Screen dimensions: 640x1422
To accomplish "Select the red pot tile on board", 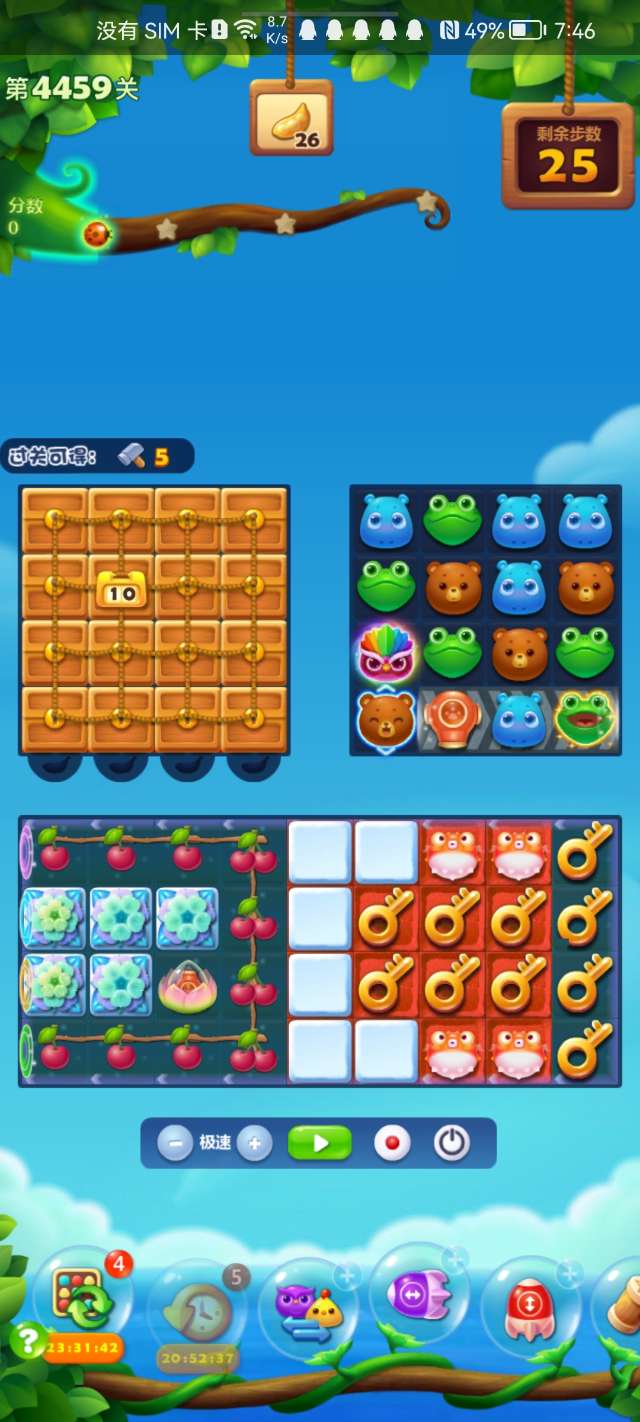I will pyautogui.click(x=452, y=719).
